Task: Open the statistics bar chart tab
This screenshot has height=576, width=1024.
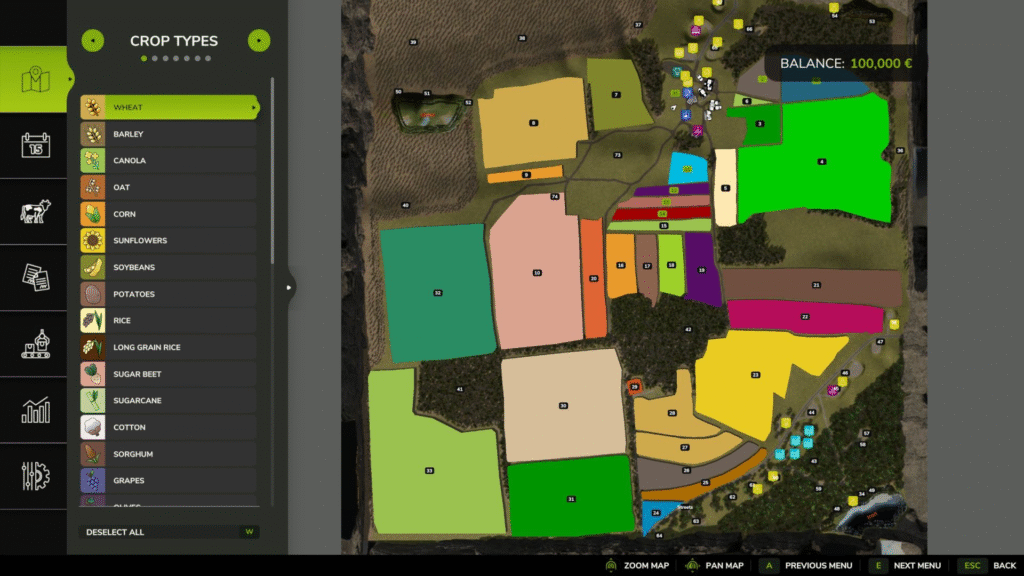Action: pyautogui.click(x=35, y=410)
